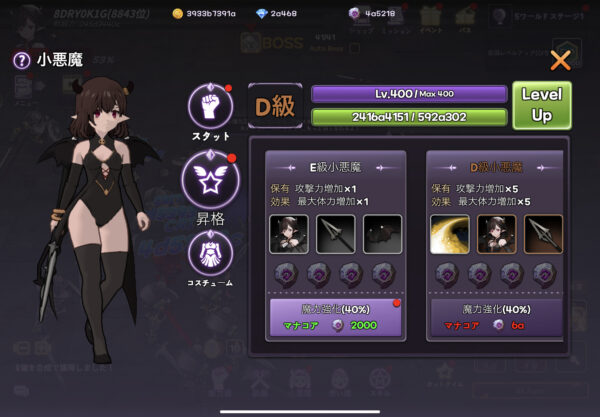
Task: Pick the character portrait in E級小悪魔 card
Action: [290, 234]
